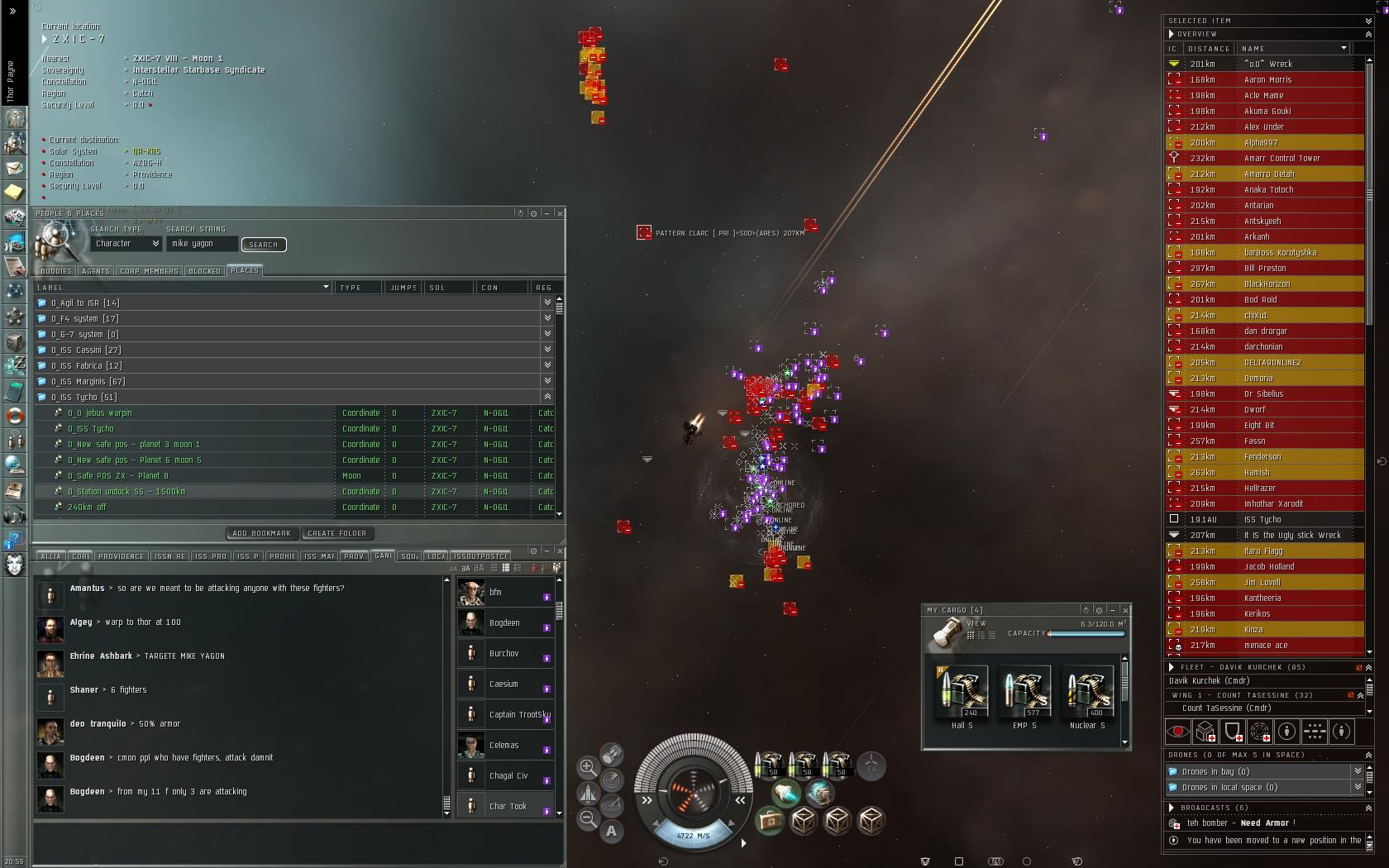1389x868 pixels.
Task: Open the Corp Members tab
Action: tap(149, 271)
